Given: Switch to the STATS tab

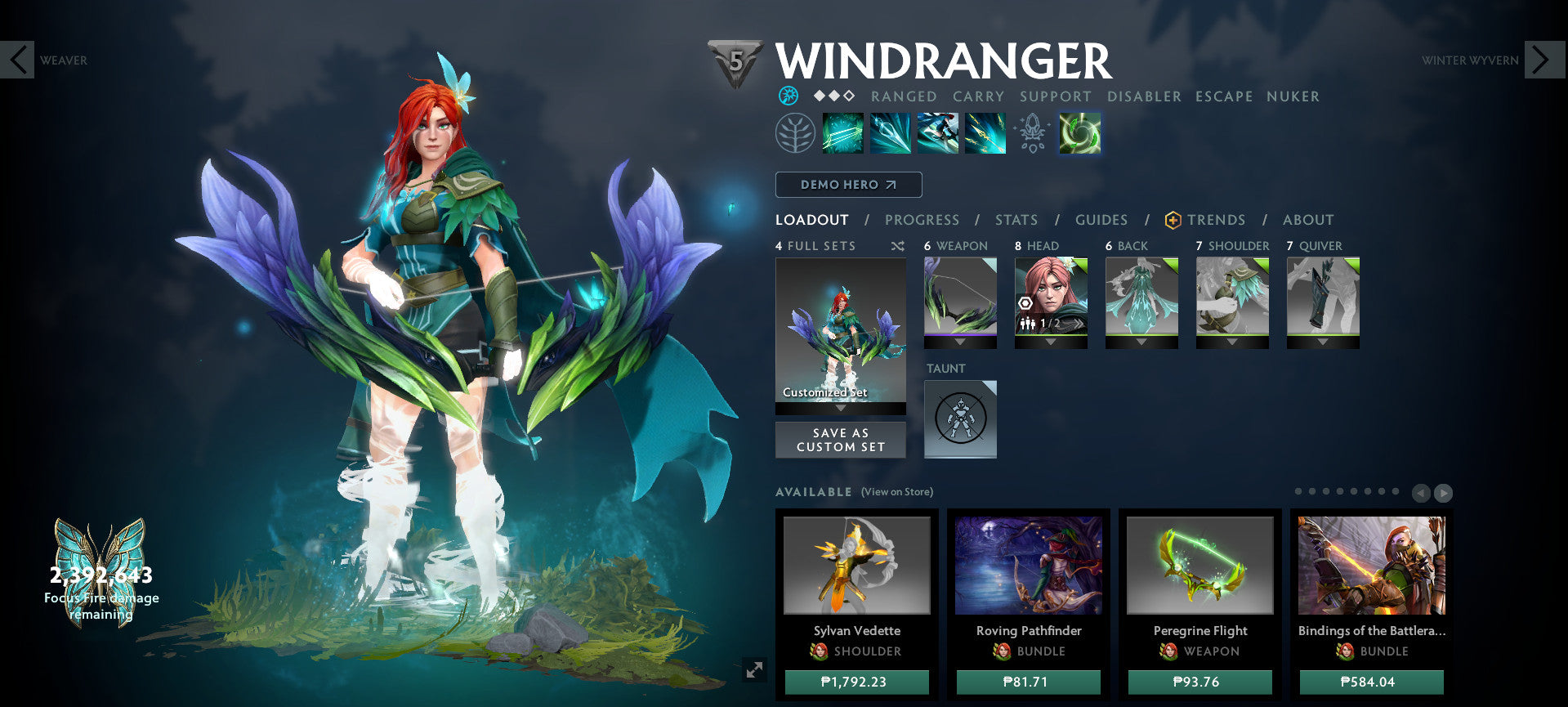Looking at the screenshot, I should point(1015,219).
